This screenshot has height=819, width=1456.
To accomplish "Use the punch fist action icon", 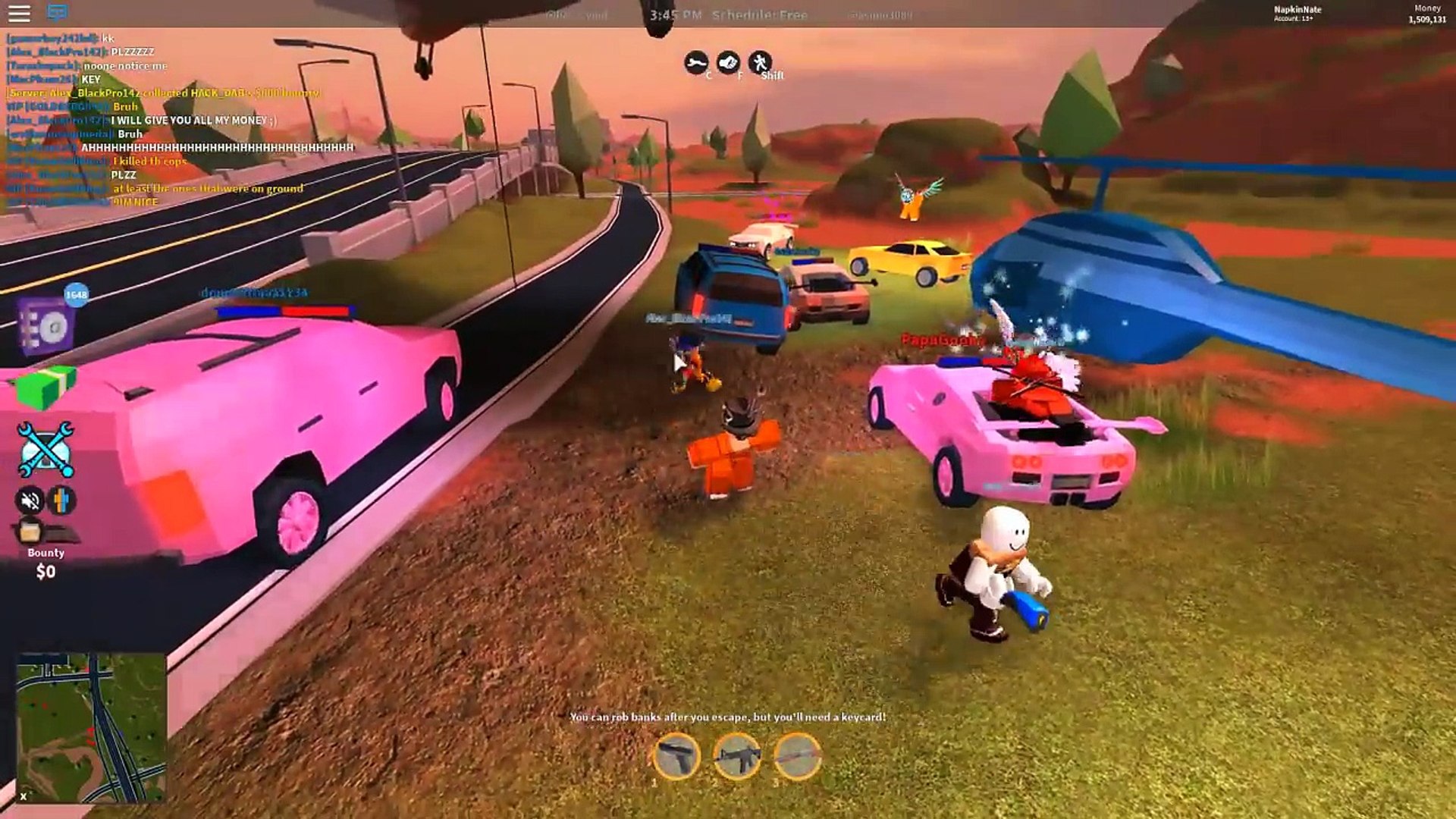I will click(x=728, y=62).
